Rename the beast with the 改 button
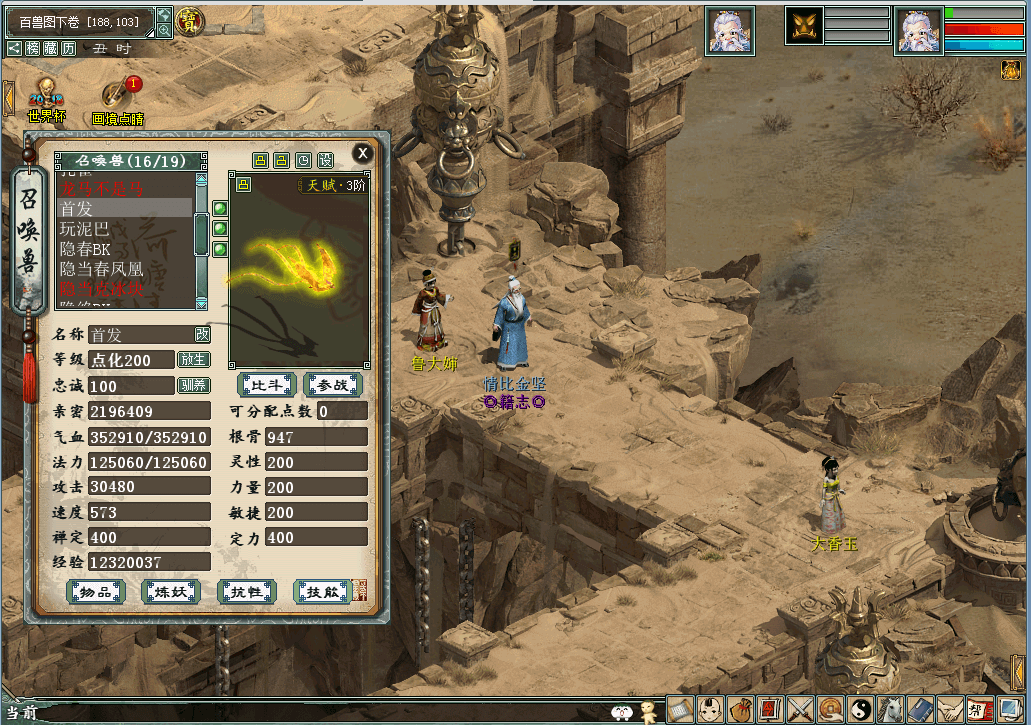This screenshot has height=725, width=1031. pos(202,334)
